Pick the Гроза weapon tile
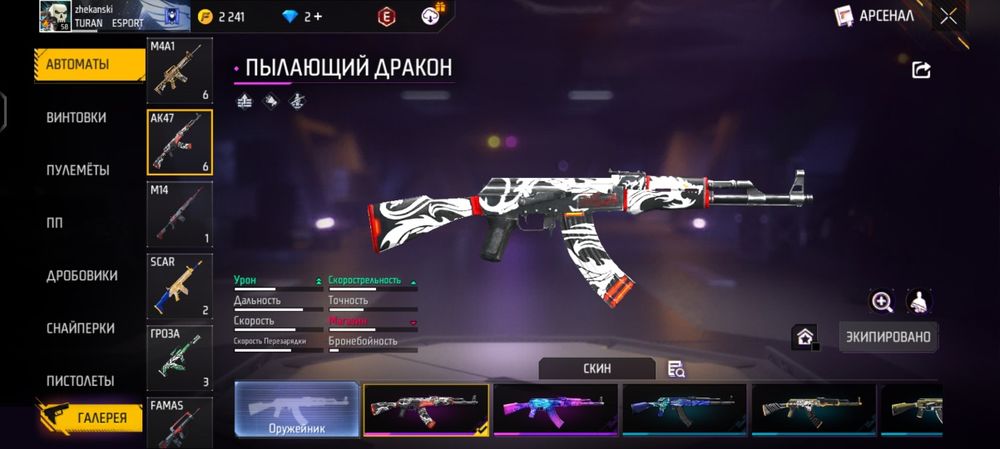The height and width of the screenshot is (449, 1000). tap(180, 357)
